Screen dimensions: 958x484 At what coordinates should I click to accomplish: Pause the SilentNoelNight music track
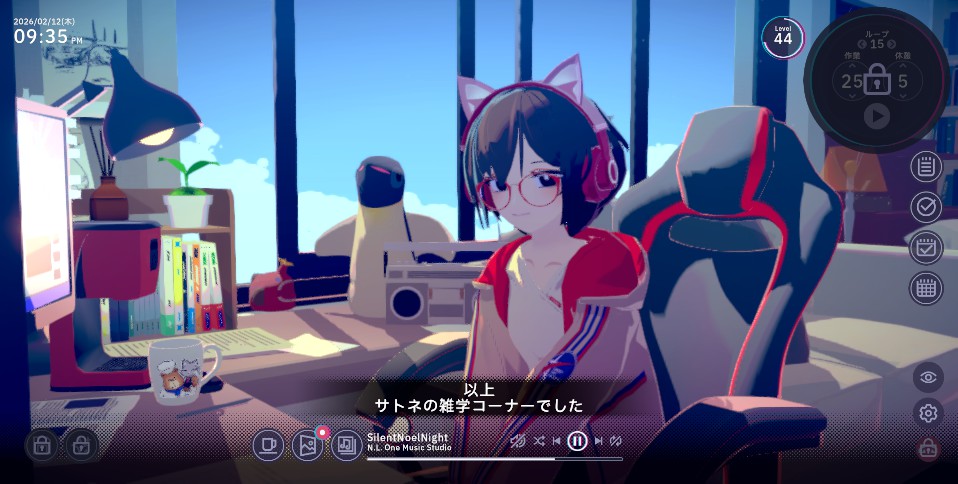[x=577, y=440]
